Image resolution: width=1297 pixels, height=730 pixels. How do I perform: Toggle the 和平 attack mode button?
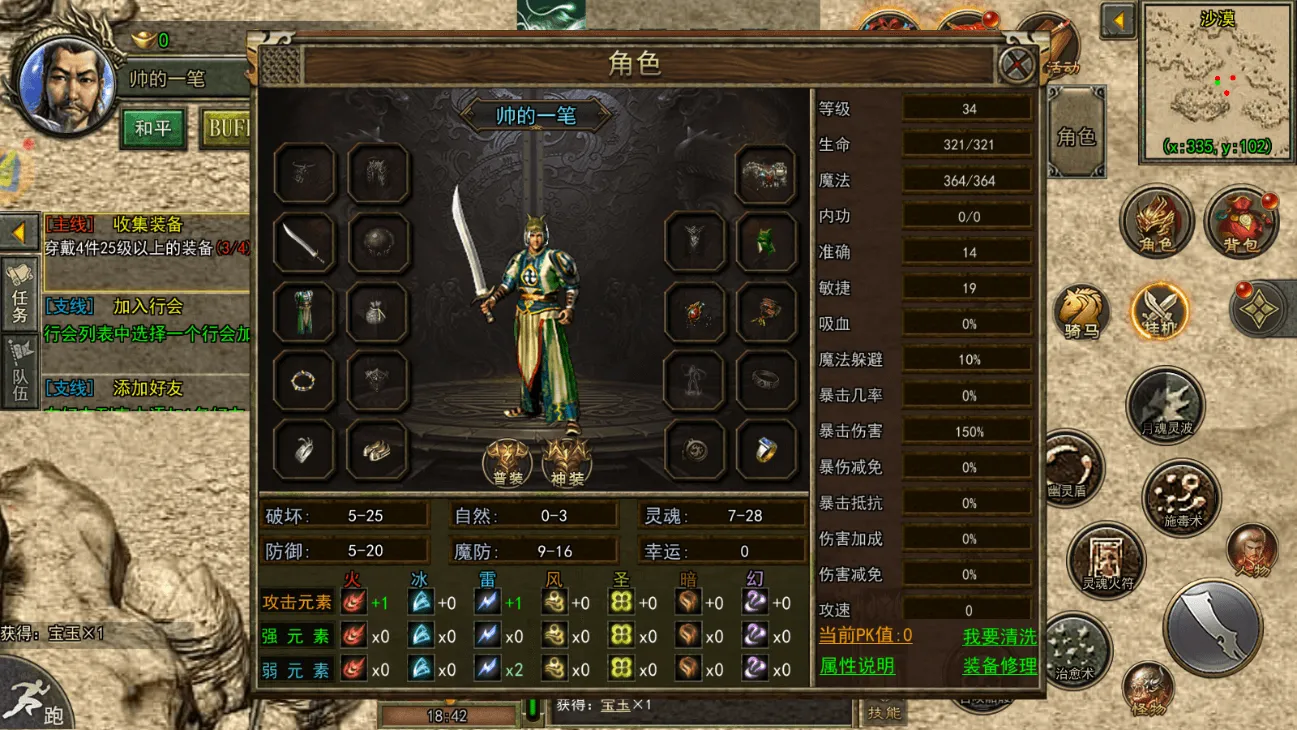pos(153,128)
